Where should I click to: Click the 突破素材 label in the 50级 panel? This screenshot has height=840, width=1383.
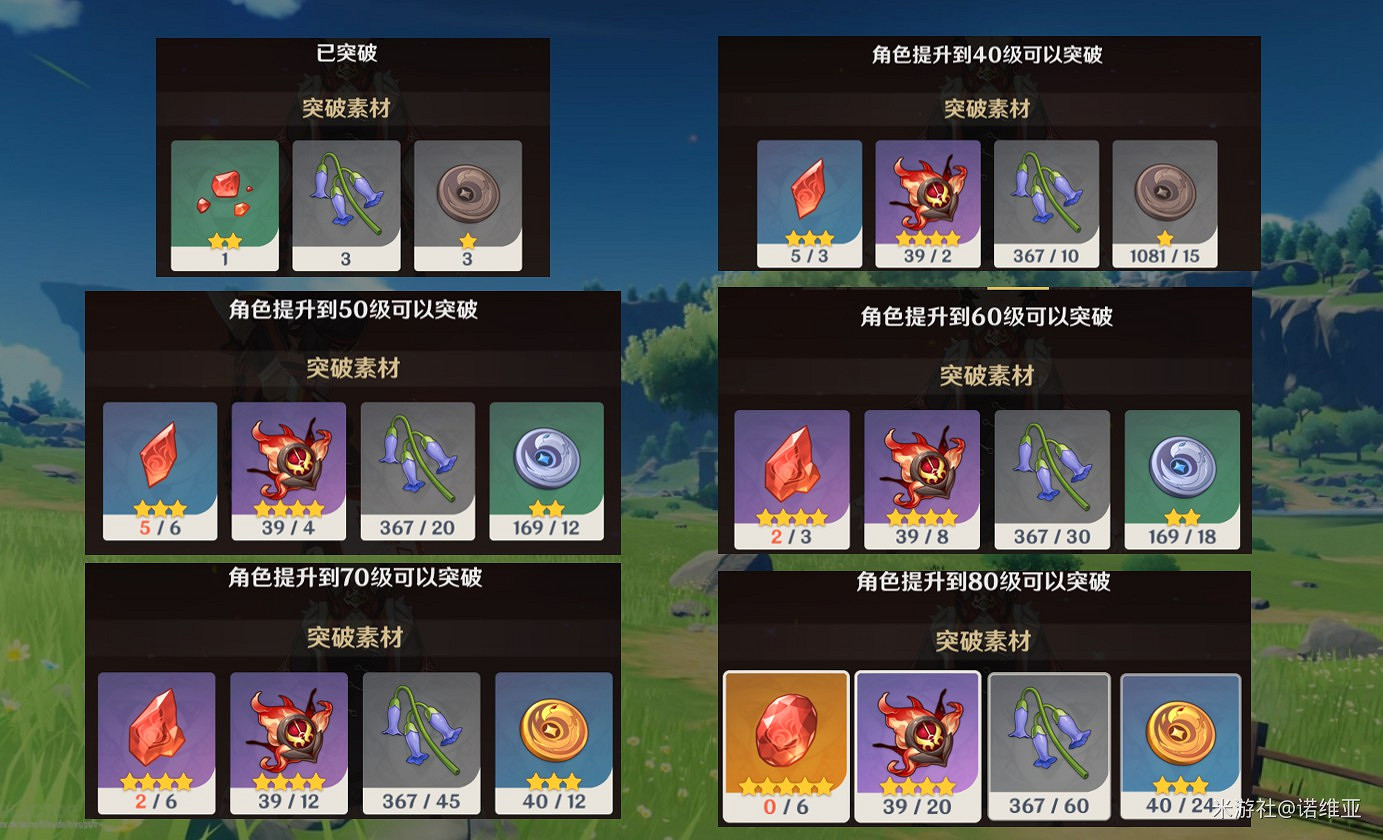pyautogui.click(x=352, y=367)
